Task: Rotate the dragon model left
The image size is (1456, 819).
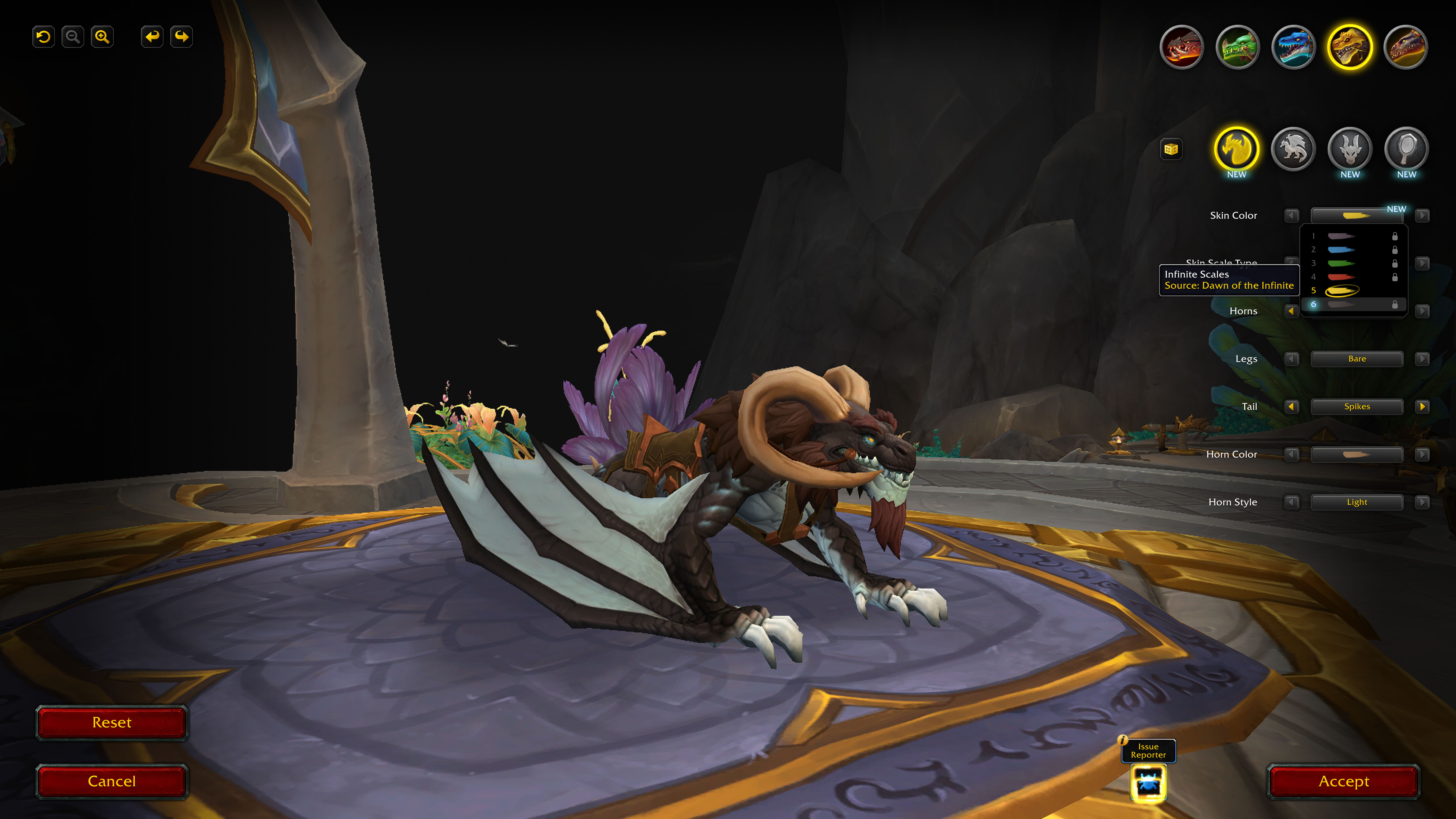Action: pyautogui.click(x=152, y=37)
